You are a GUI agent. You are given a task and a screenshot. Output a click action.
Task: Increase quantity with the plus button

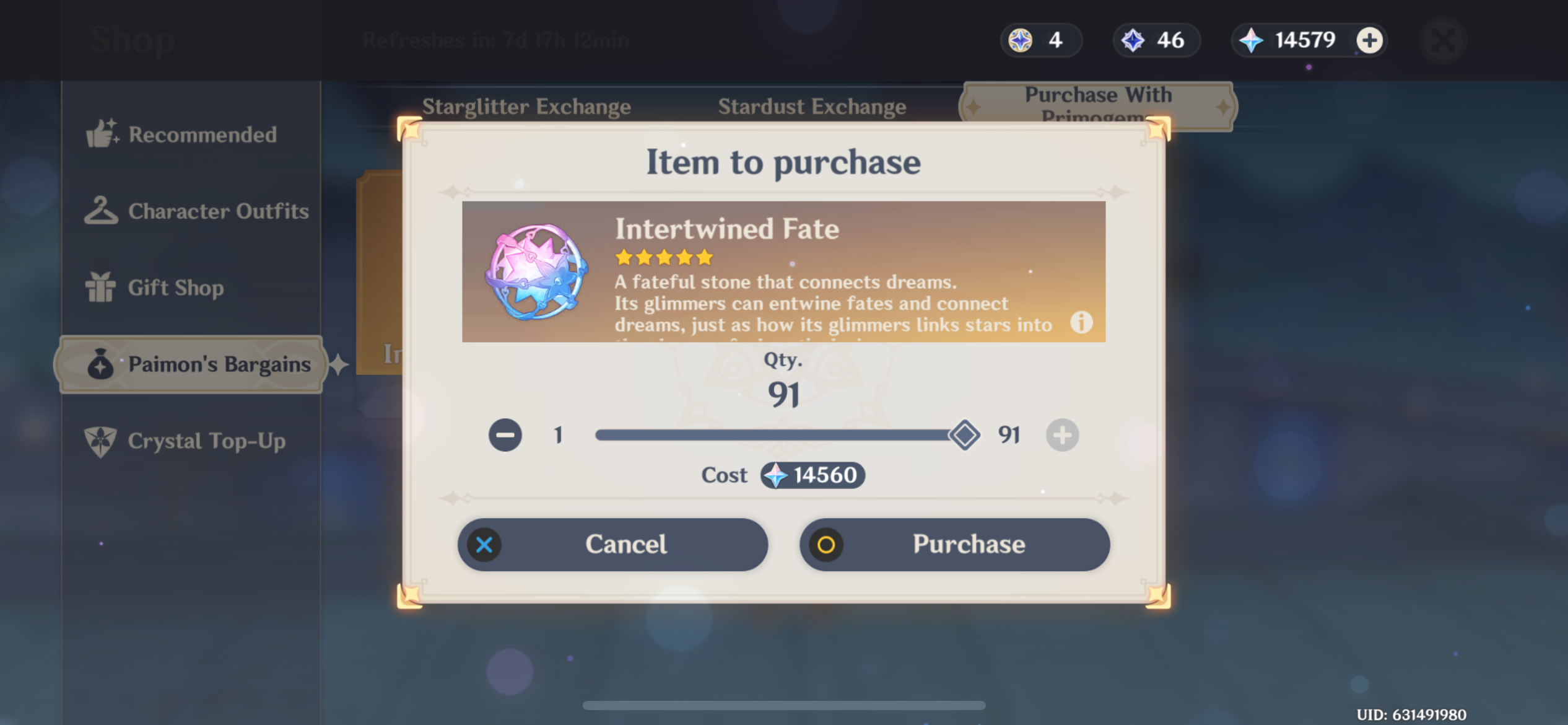tap(1061, 434)
